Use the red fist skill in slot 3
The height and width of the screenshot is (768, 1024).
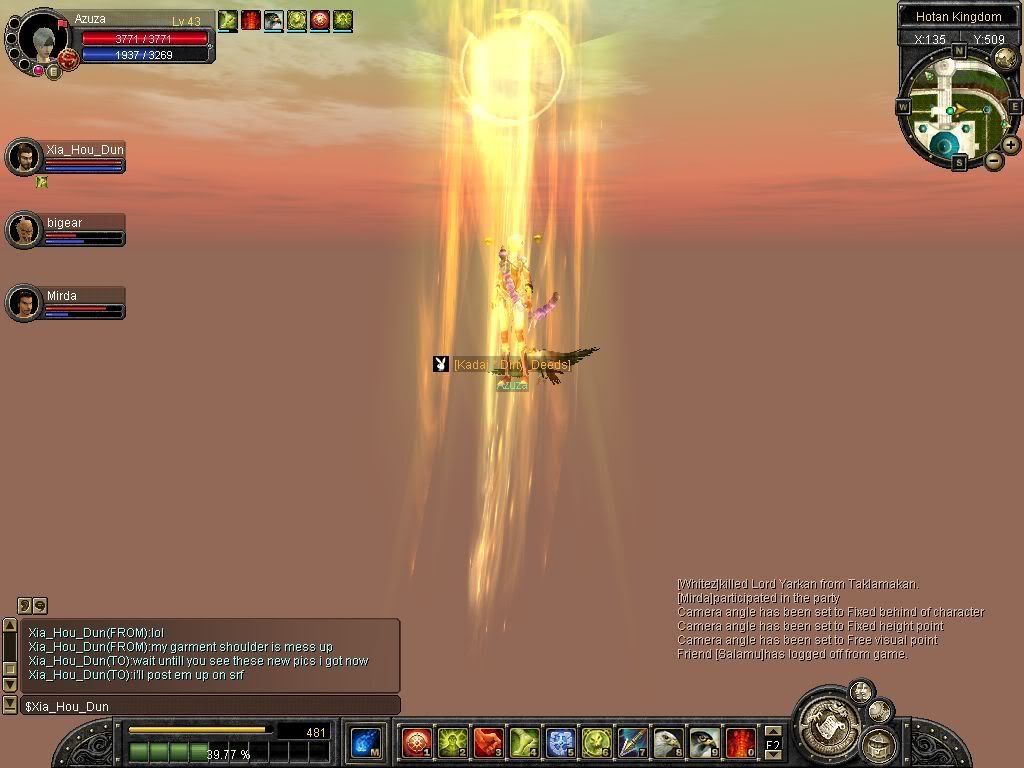tap(488, 742)
